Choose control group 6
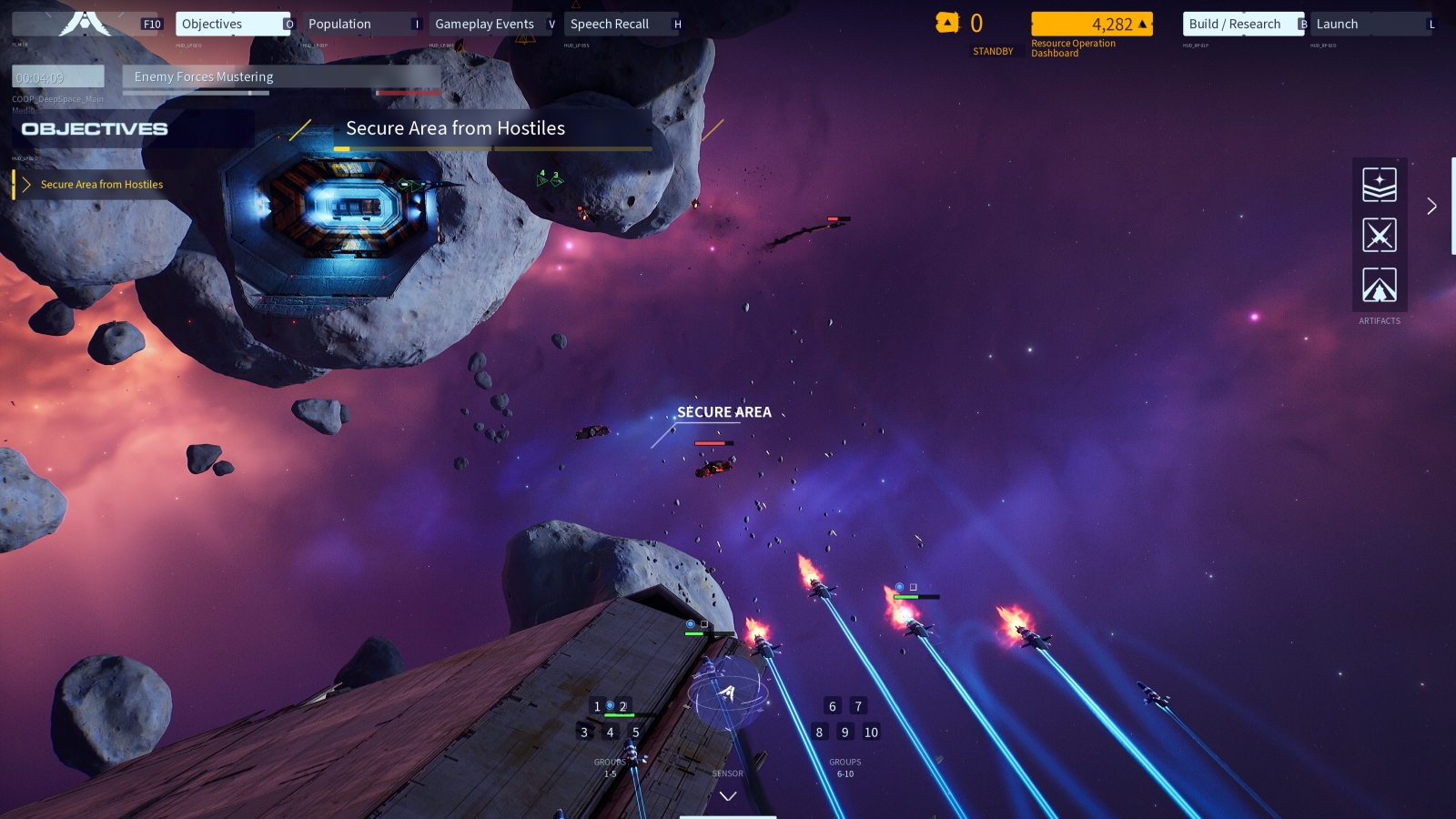This screenshot has height=819, width=1456. tap(832, 706)
